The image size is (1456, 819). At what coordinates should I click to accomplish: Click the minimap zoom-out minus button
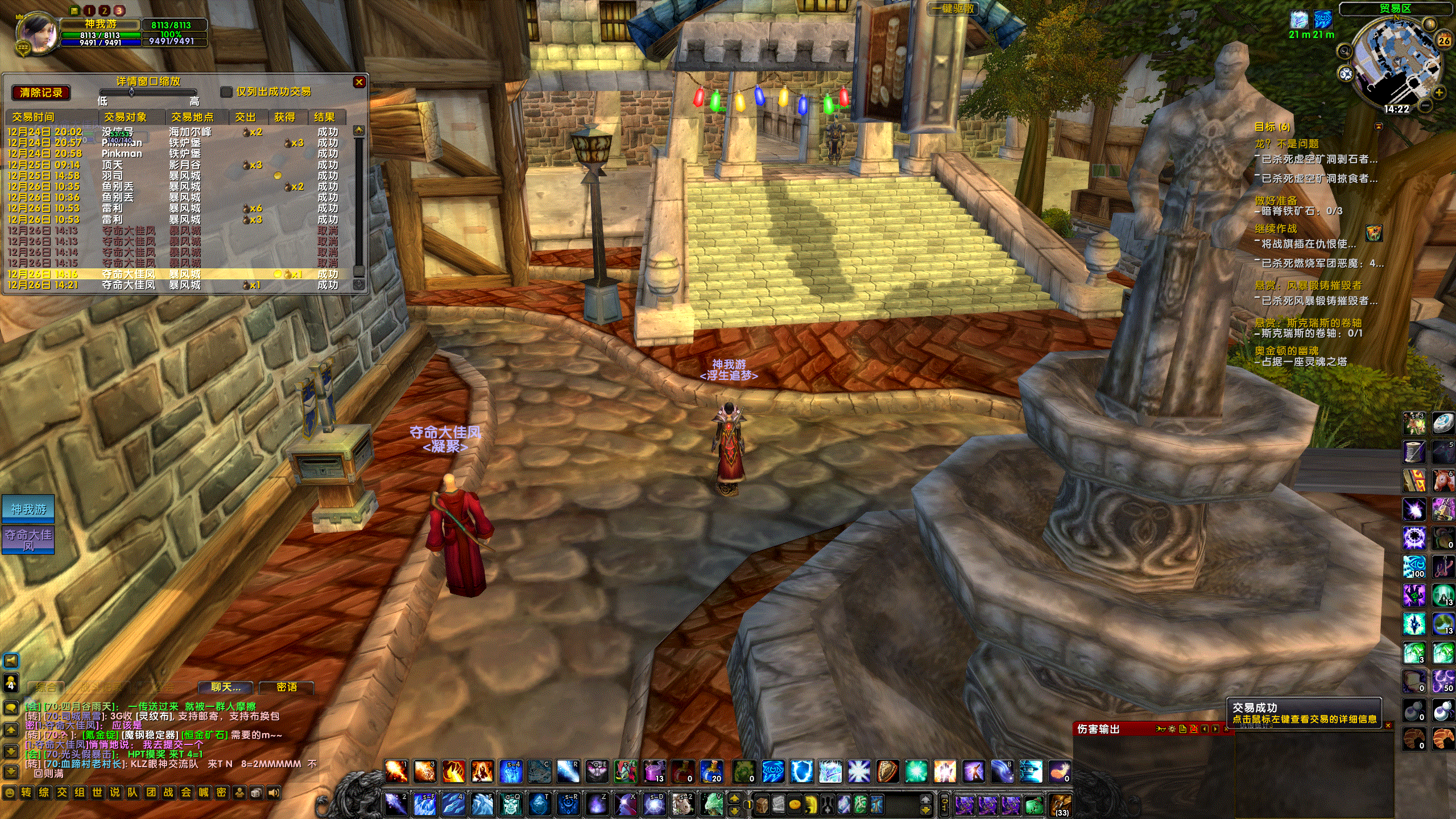tap(1425, 105)
